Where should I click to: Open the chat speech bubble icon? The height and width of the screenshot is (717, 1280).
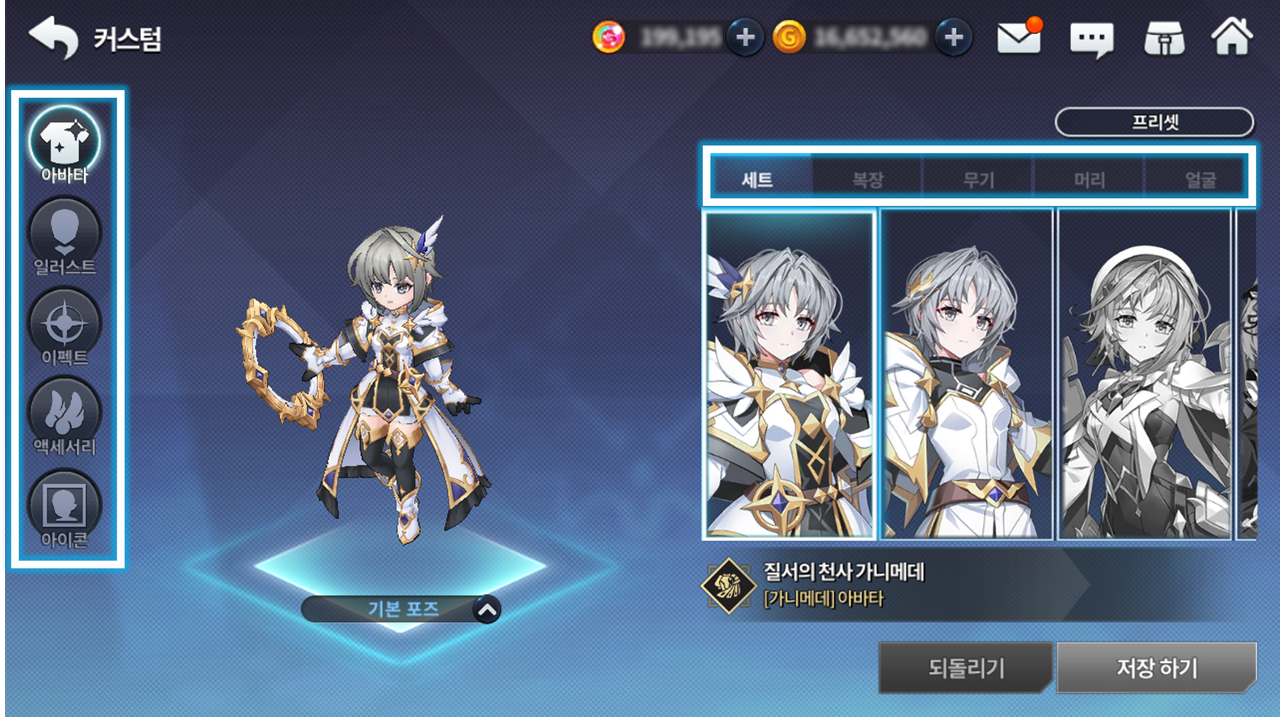tap(1091, 39)
